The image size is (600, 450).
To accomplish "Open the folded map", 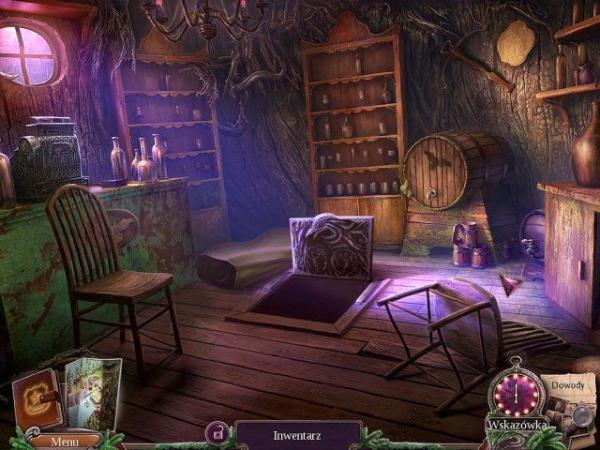I will point(92,393).
